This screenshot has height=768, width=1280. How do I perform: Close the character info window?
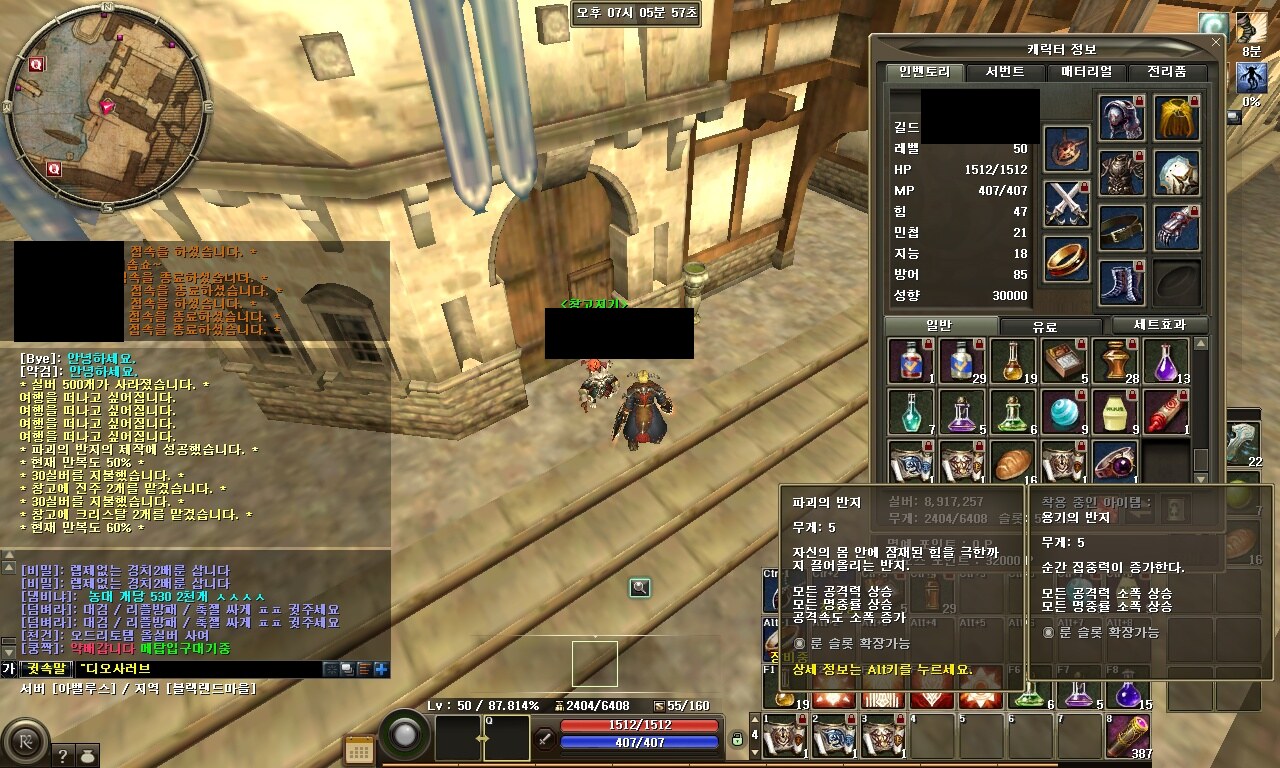coord(1216,43)
